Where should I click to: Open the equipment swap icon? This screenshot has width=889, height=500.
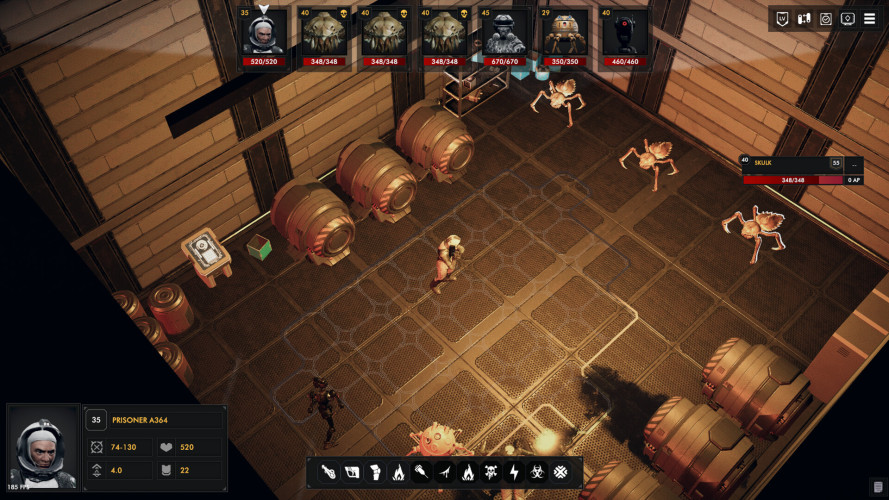pos(805,19)
